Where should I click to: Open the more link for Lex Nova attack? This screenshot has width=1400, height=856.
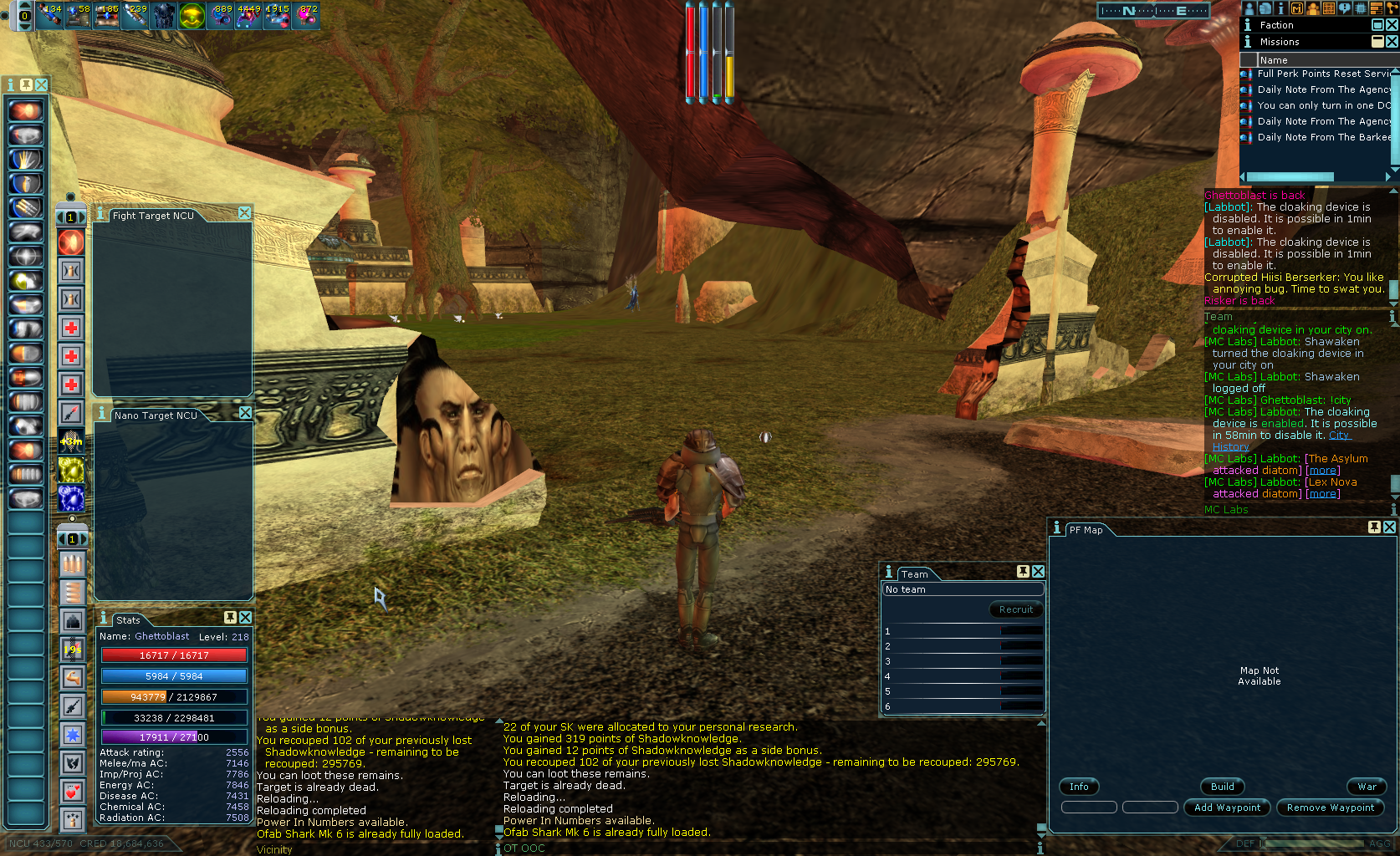coord(1322,494)
